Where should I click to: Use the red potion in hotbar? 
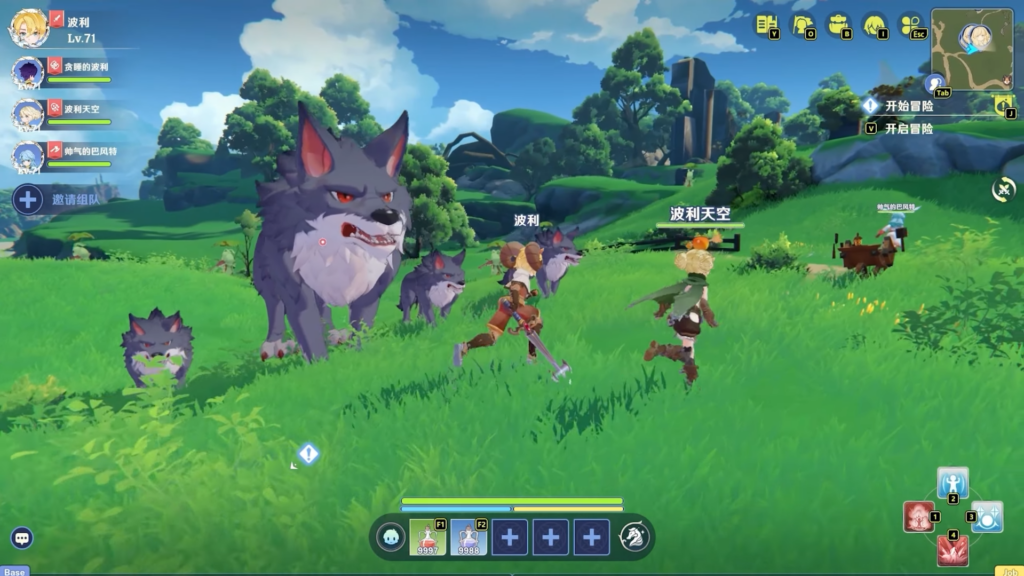coord(427,537)
